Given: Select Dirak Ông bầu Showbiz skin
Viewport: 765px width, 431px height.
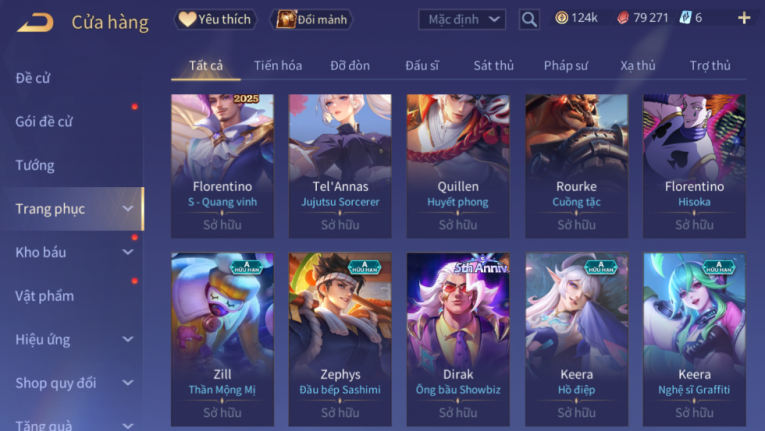Looking at the screenshot, I should tap(458, 337).
